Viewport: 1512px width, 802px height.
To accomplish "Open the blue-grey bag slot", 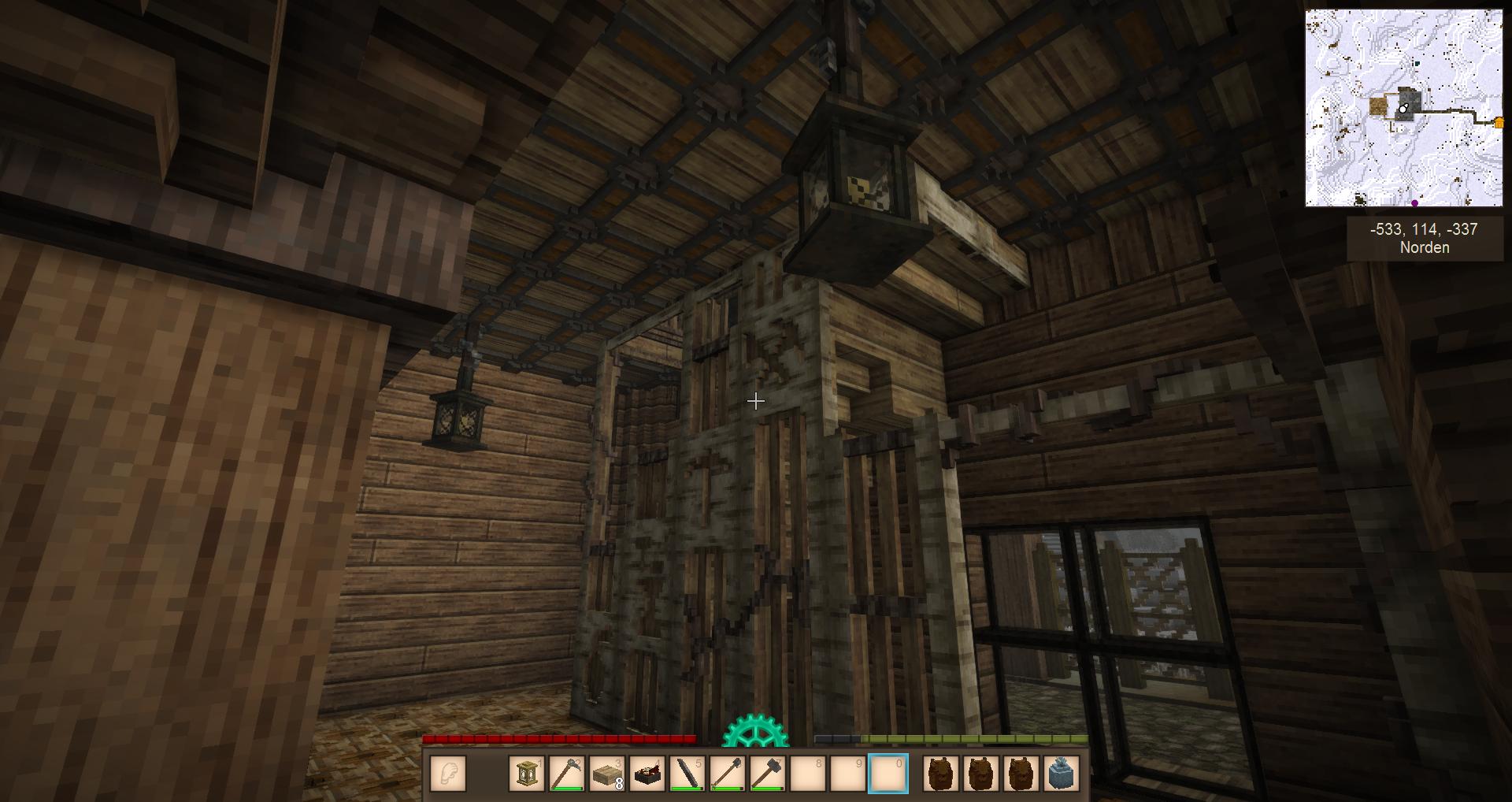I will 1062,773.
